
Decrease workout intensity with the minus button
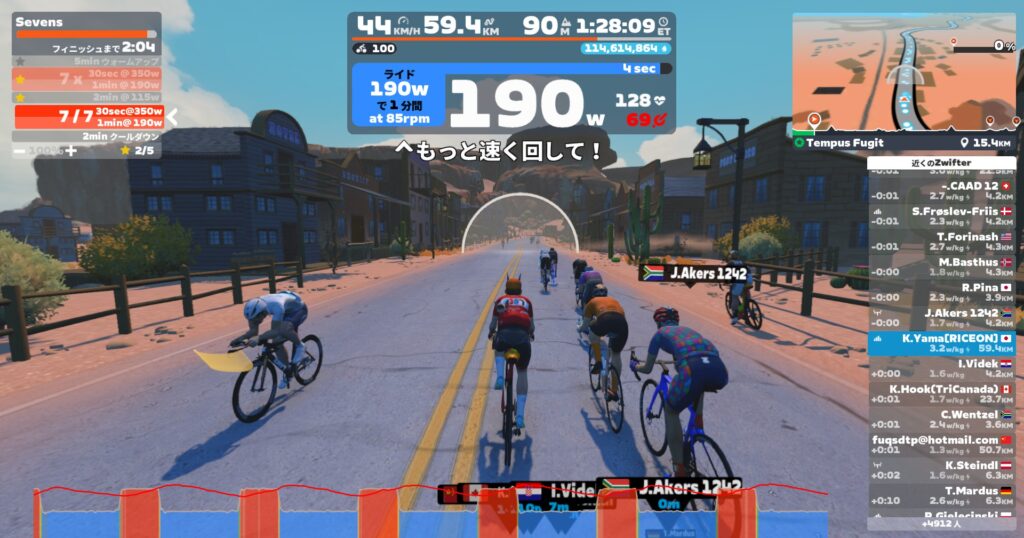[x=20, y=150]
